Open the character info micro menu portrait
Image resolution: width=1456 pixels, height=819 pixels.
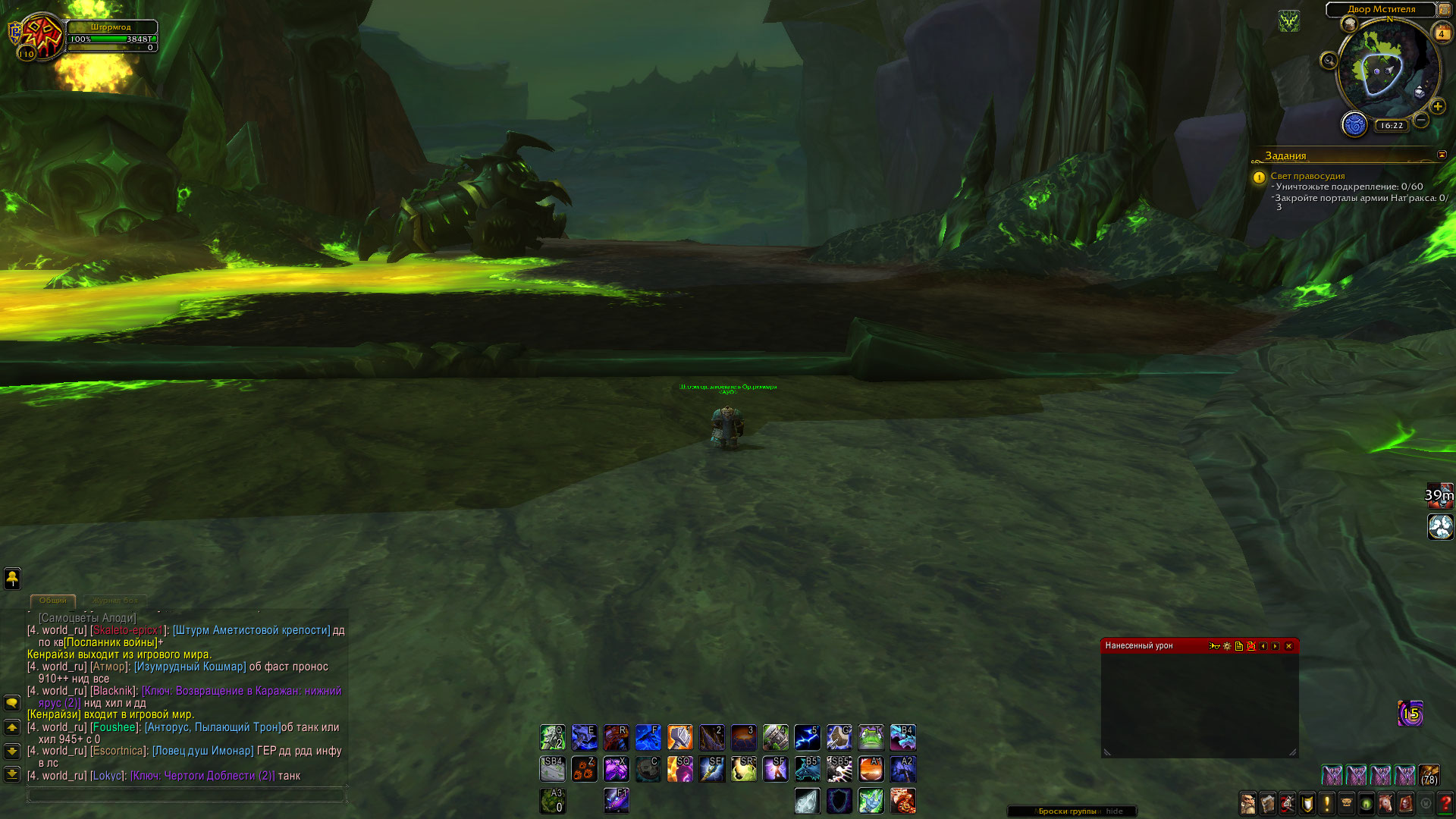coord(1247,802)
